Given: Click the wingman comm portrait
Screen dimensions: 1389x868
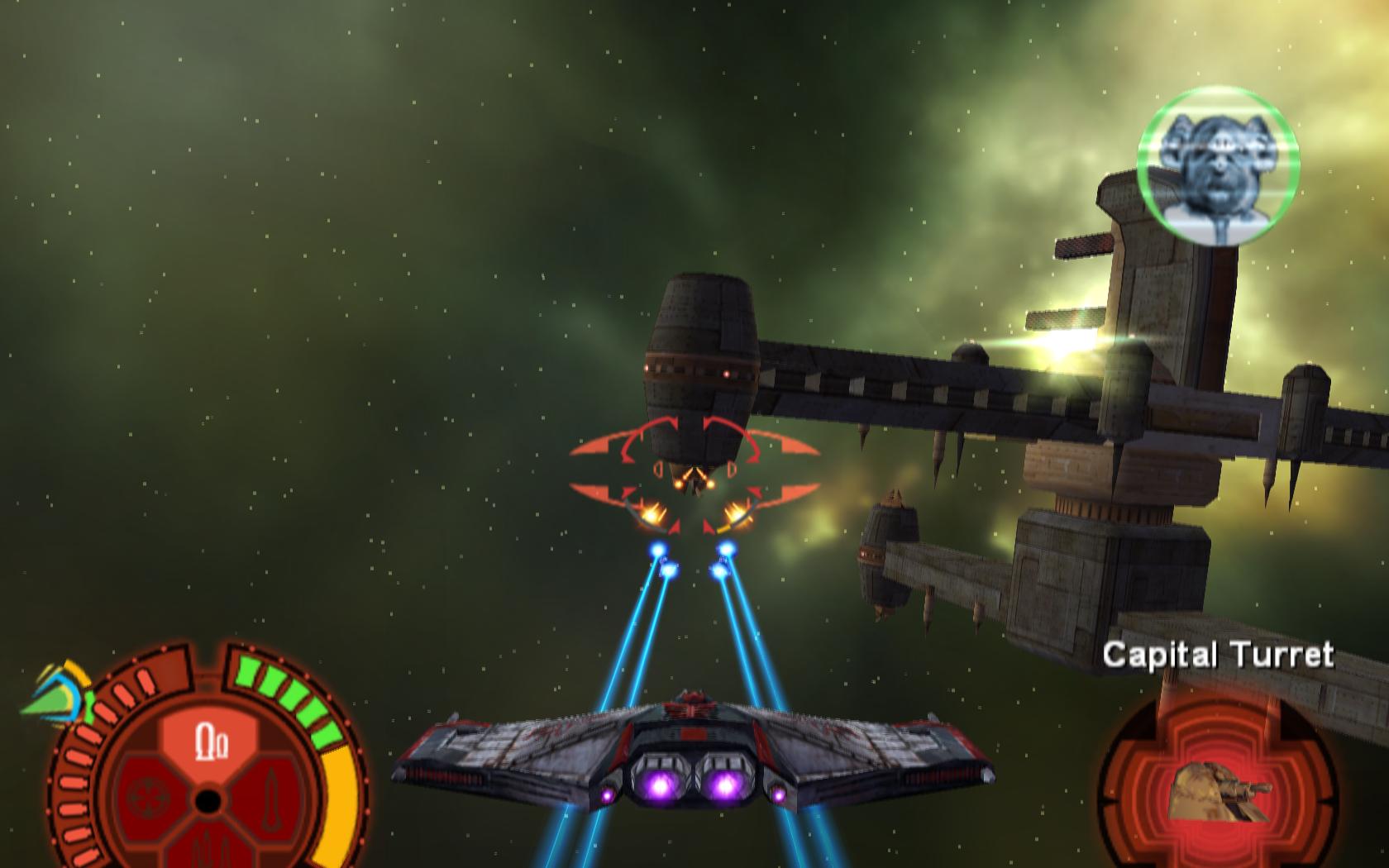Looking at the screenshot, I should (1217, 166).
